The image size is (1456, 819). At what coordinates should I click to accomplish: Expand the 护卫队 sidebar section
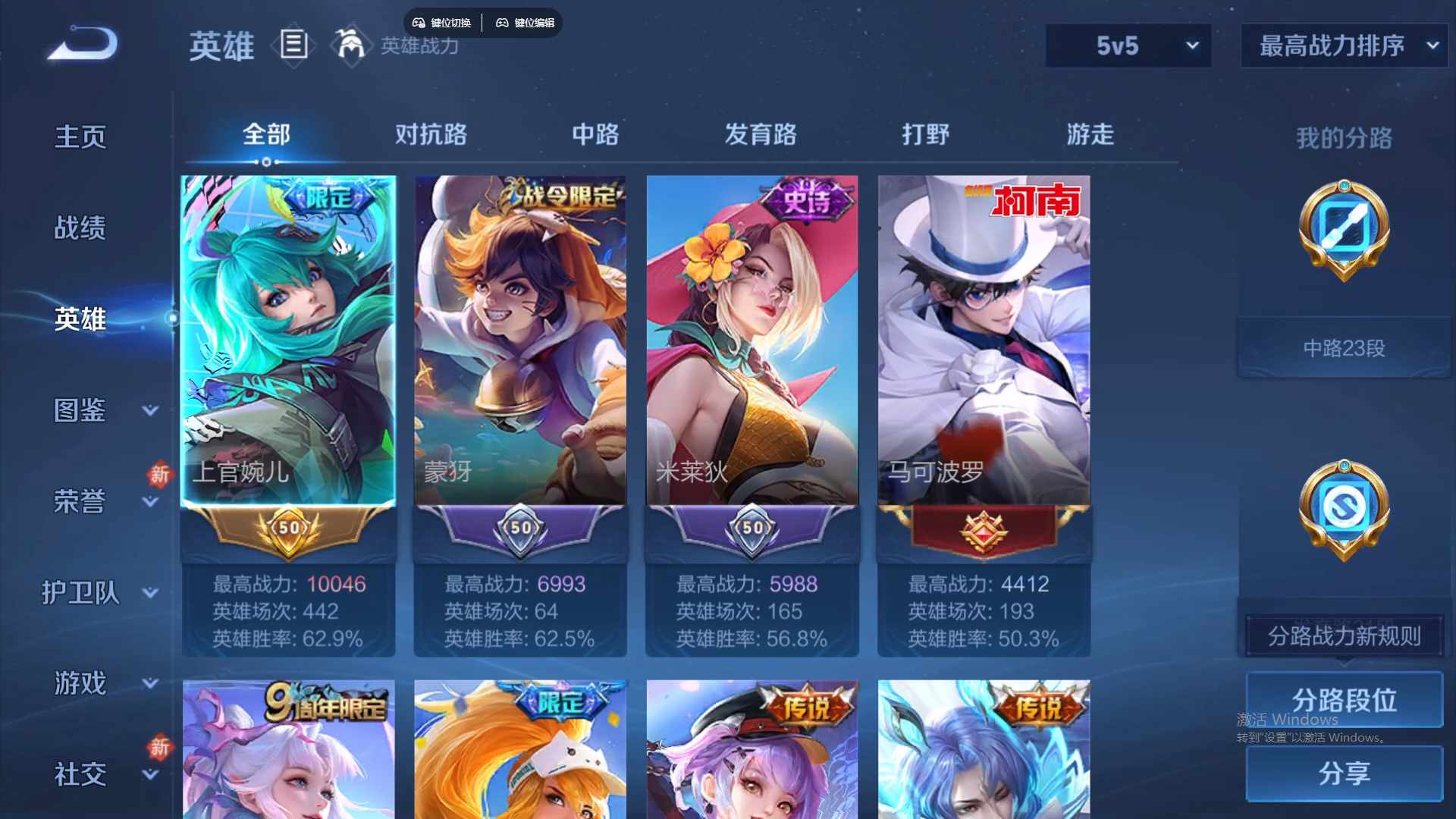(81, 593)
